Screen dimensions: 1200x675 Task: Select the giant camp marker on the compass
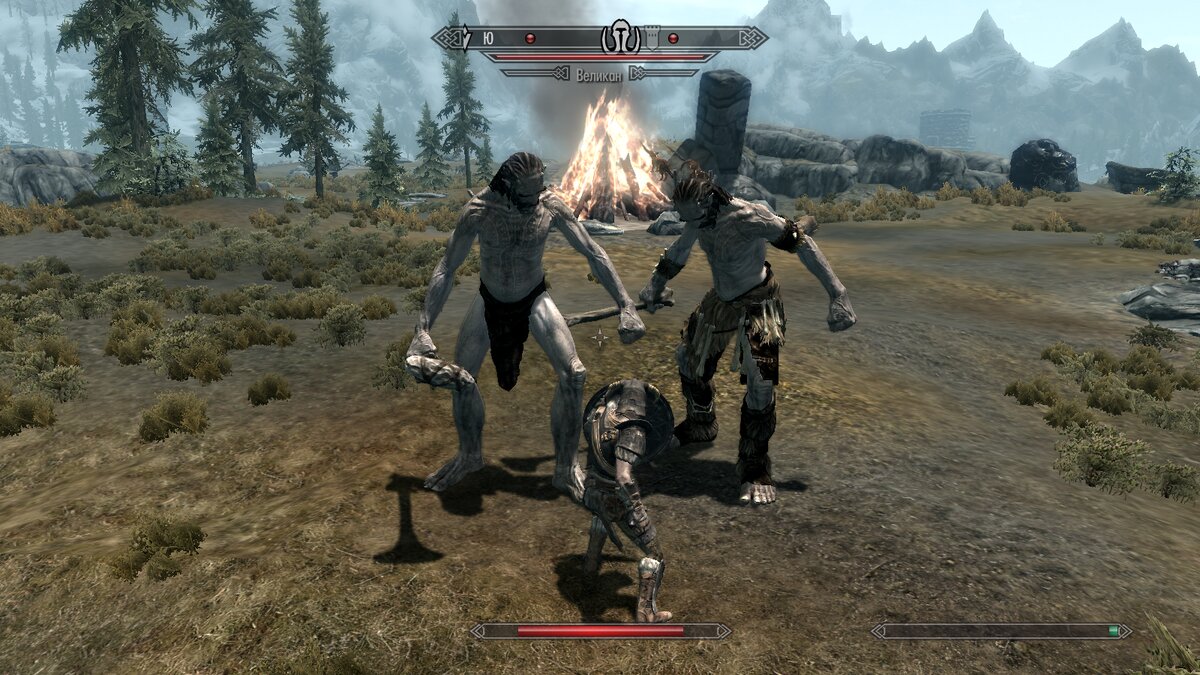[x=620, y=38]
